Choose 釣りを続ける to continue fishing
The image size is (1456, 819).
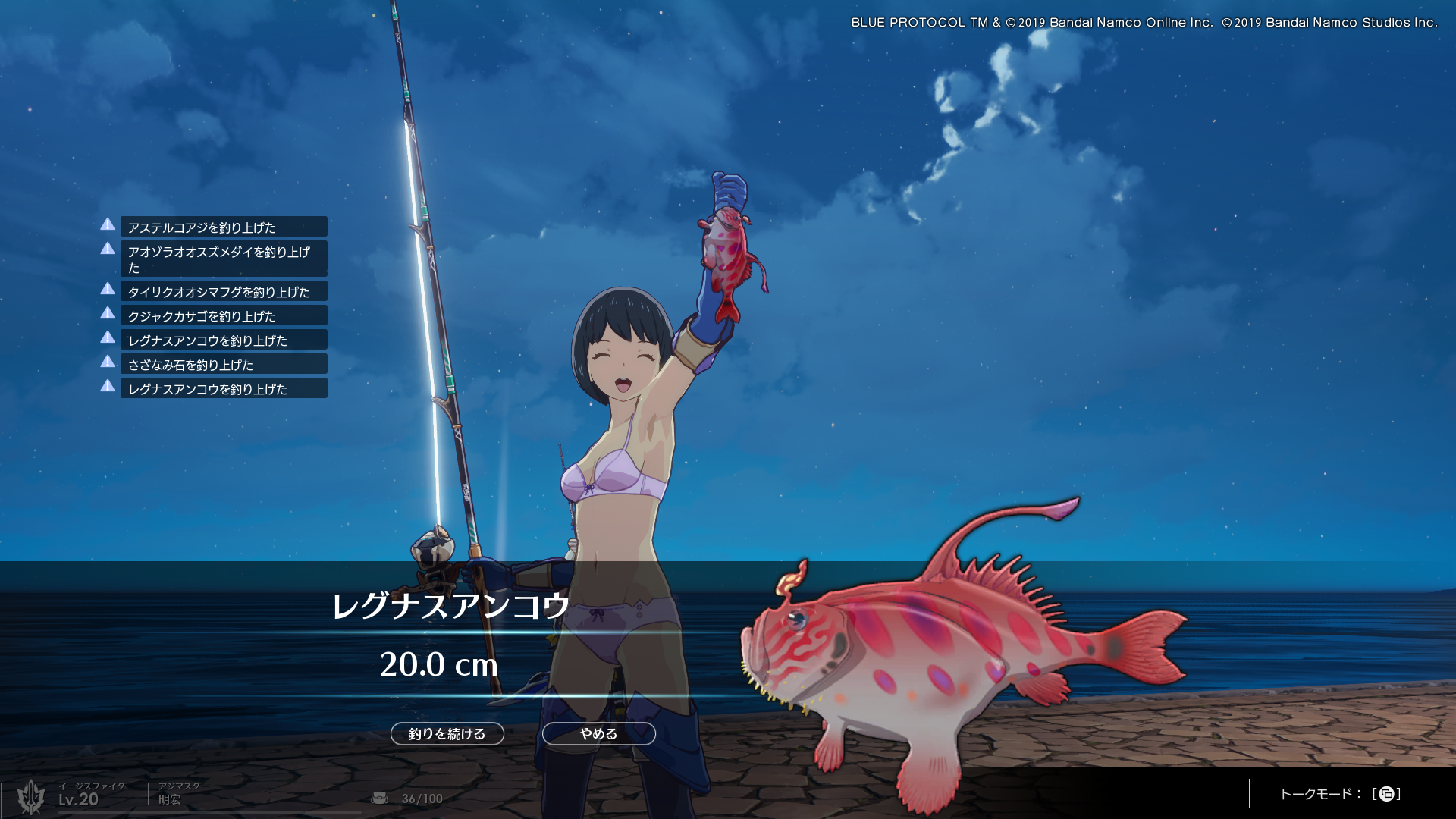(447, 733)
